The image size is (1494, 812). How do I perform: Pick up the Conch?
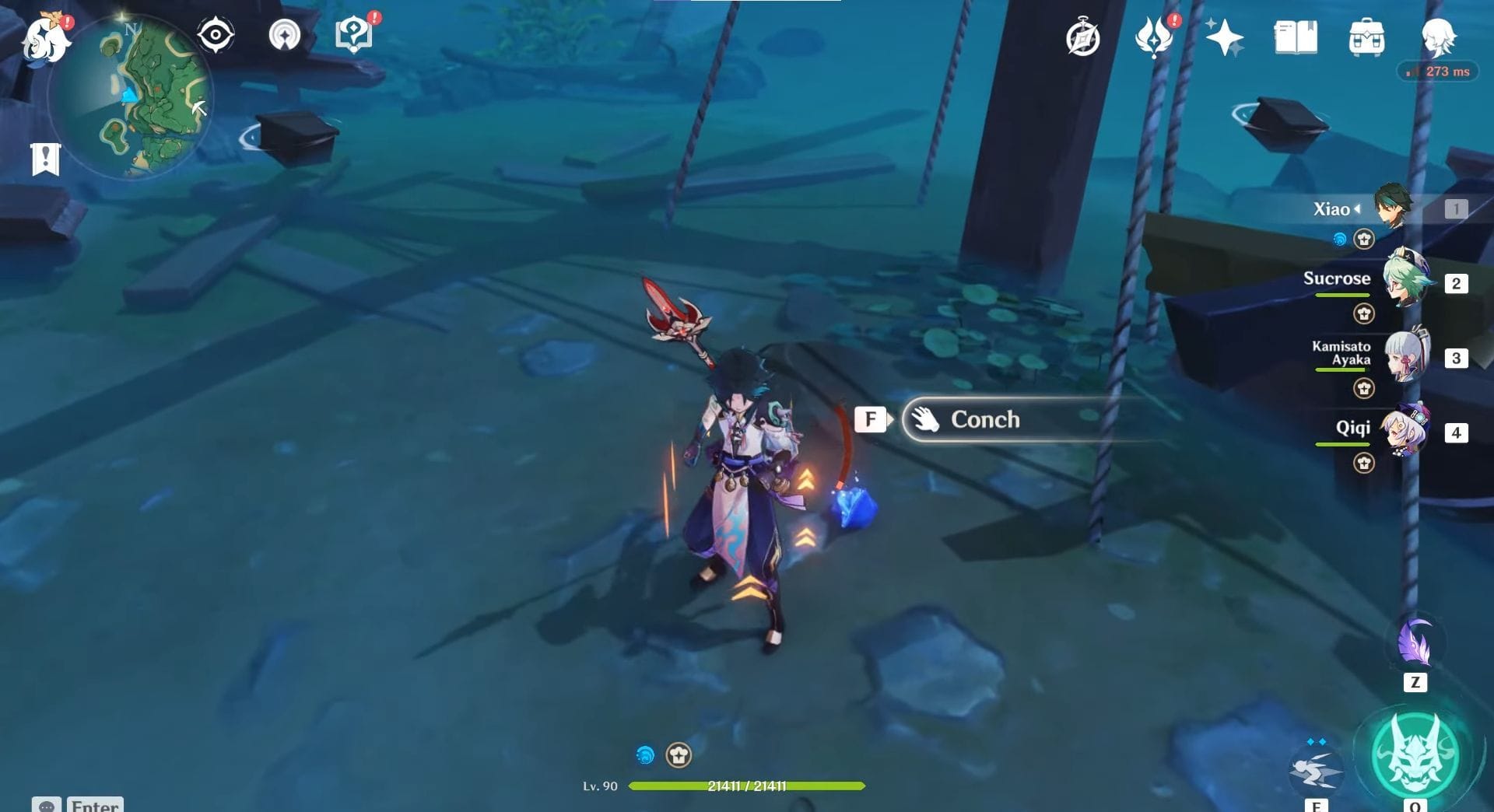(x=986, y=419)
